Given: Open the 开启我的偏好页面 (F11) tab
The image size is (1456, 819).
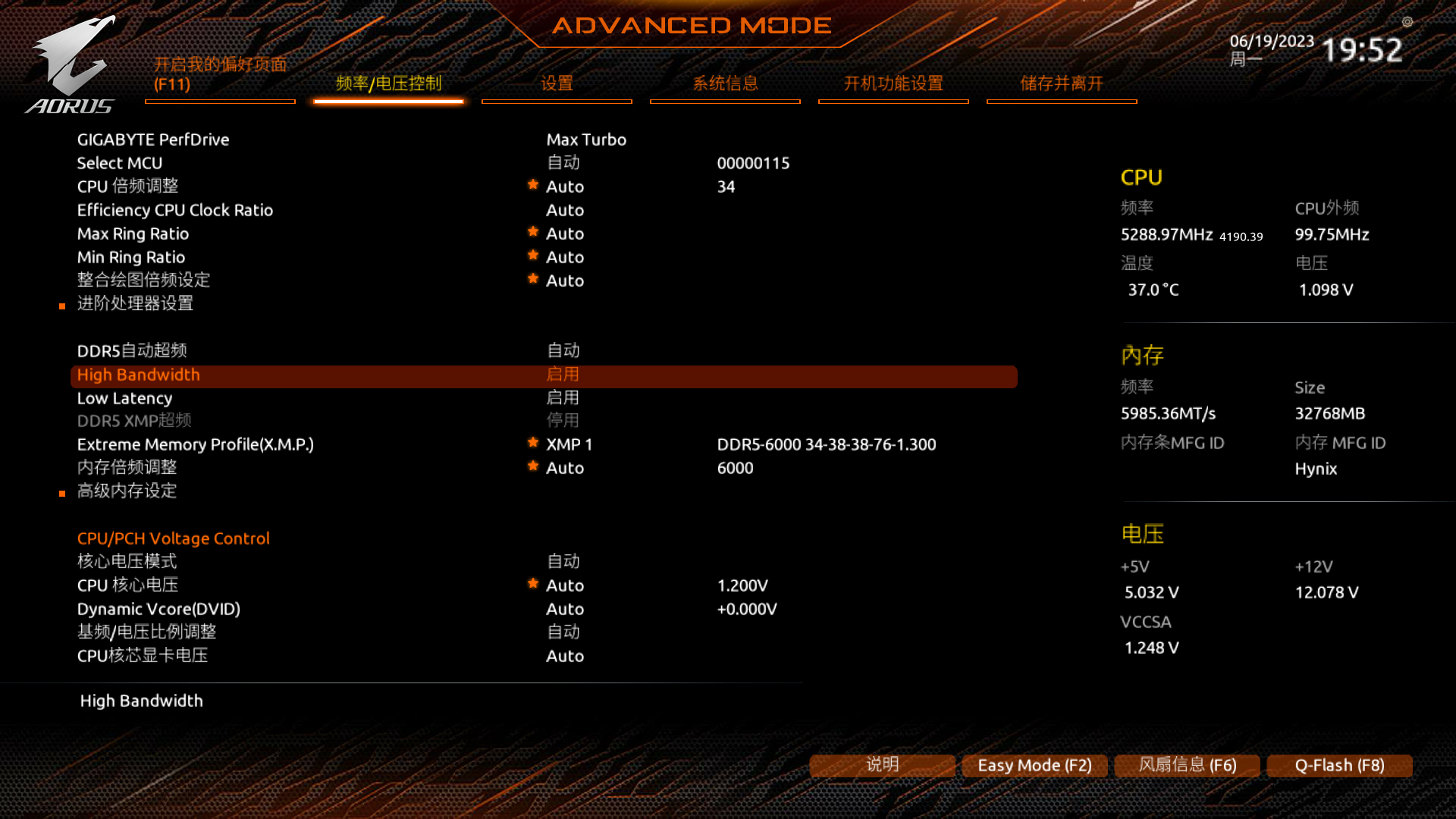Looking at the screenshot, I should click(220, 74).
